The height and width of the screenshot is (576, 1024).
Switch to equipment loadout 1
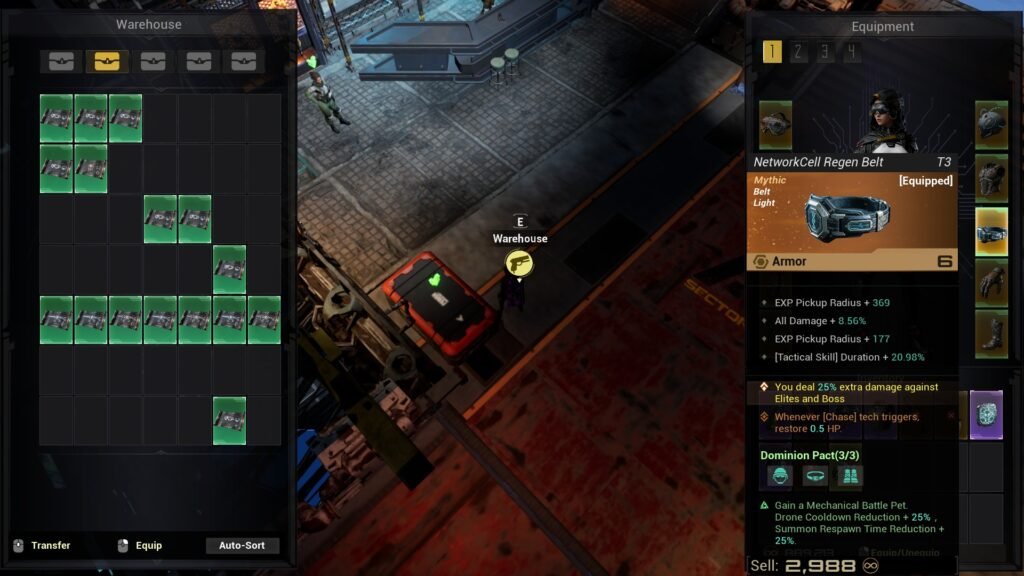tap(772, 52)
